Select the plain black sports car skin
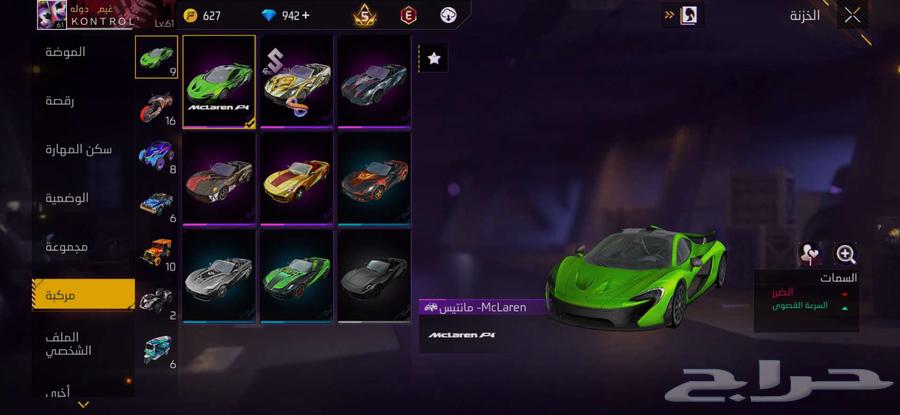The height and width of the screenshot is (415, 900). [374, 275]
